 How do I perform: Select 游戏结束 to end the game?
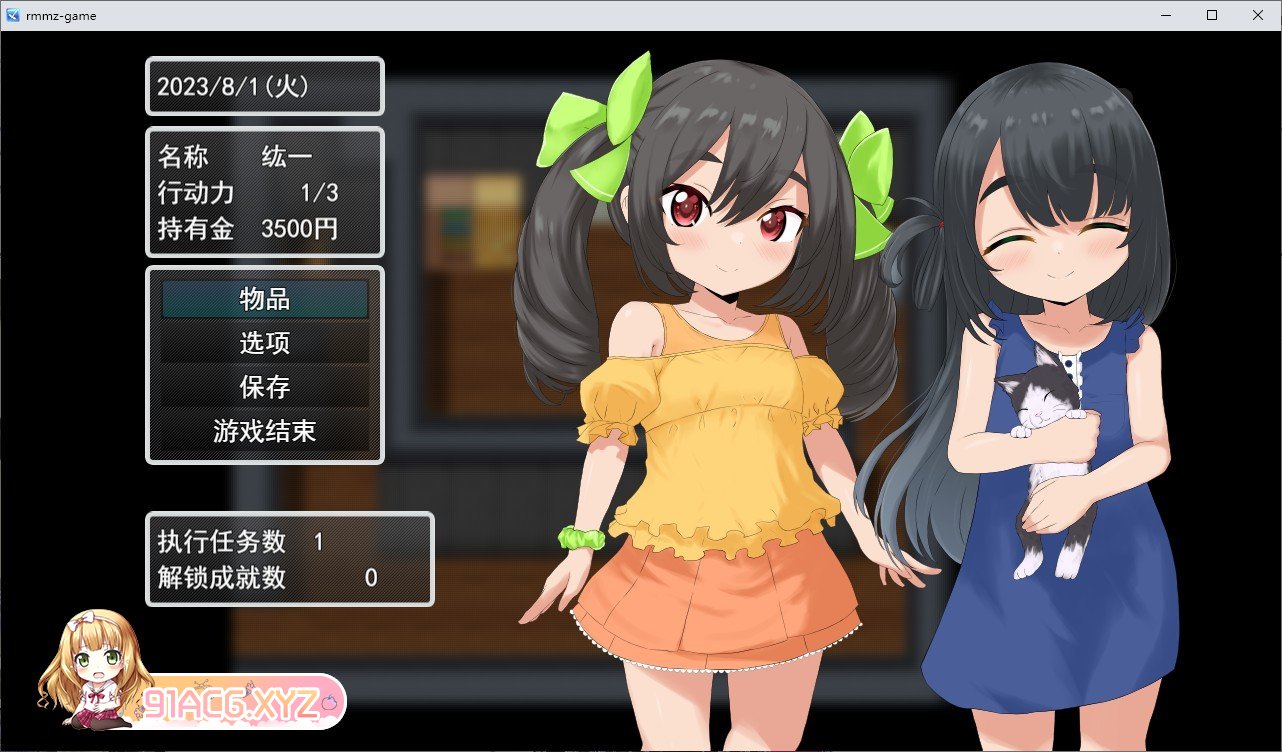click(x=265, y=431)
